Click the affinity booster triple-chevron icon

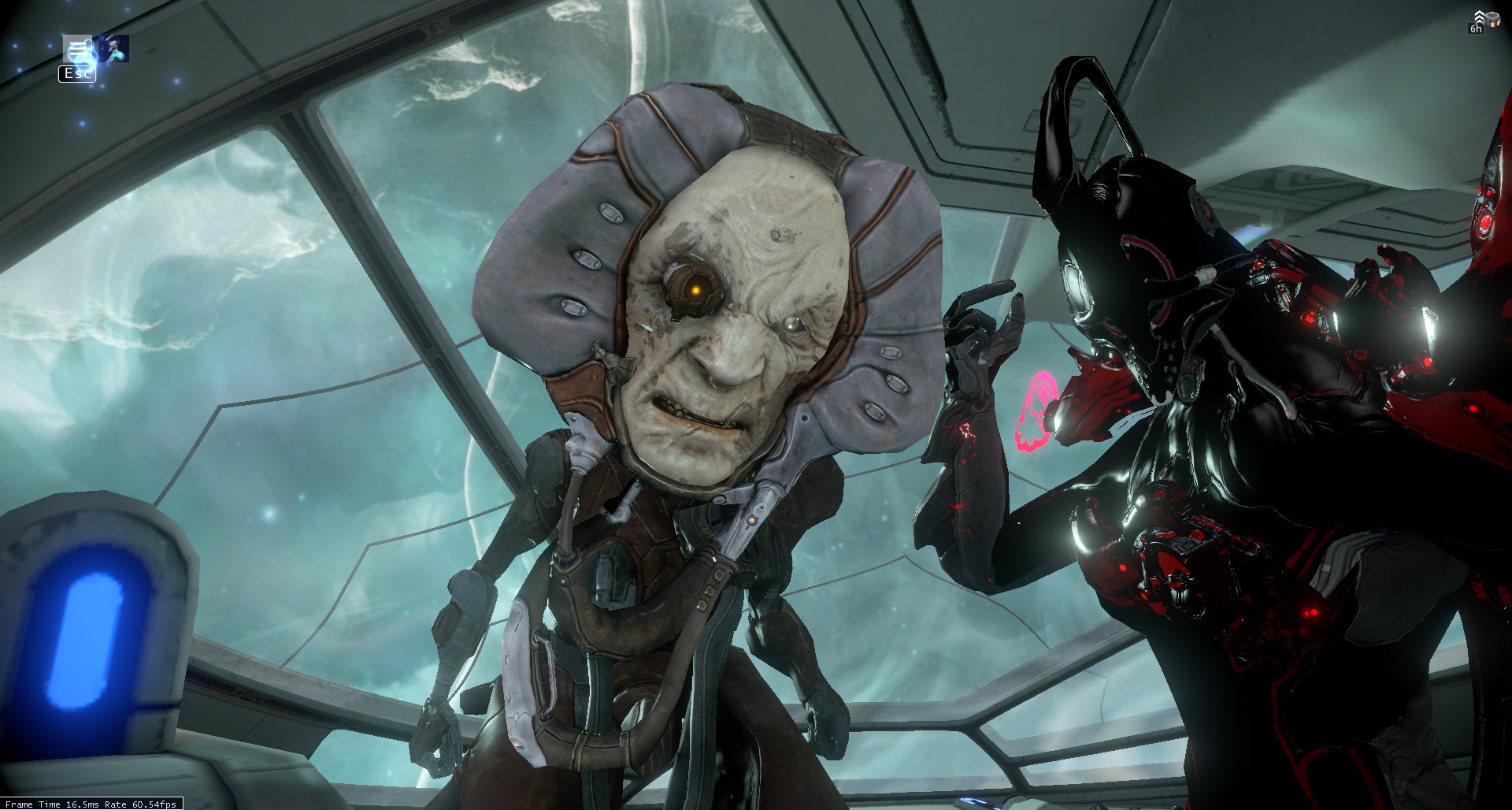1479,17
